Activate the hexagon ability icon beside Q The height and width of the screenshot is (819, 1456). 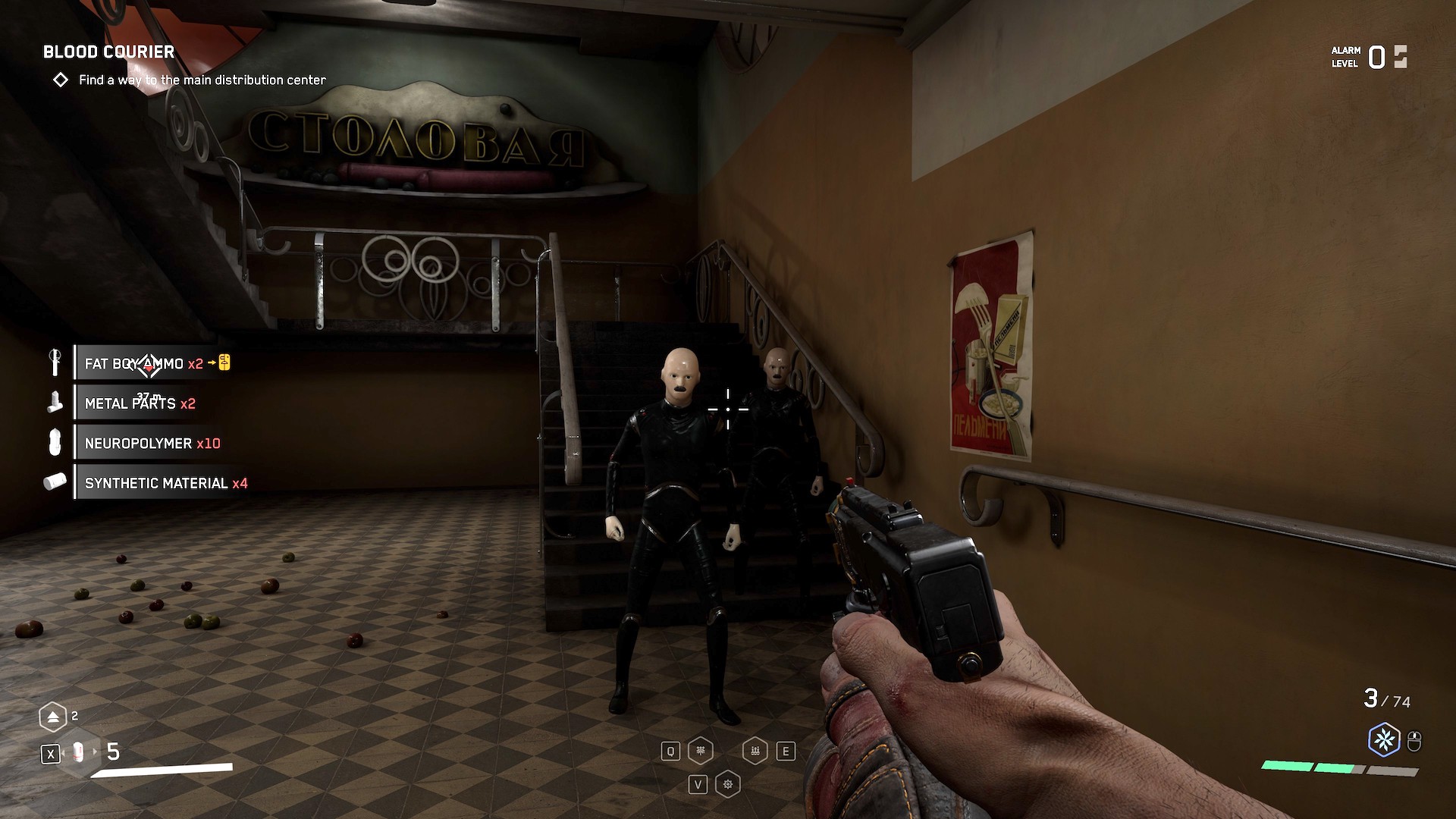coord(700,751)
